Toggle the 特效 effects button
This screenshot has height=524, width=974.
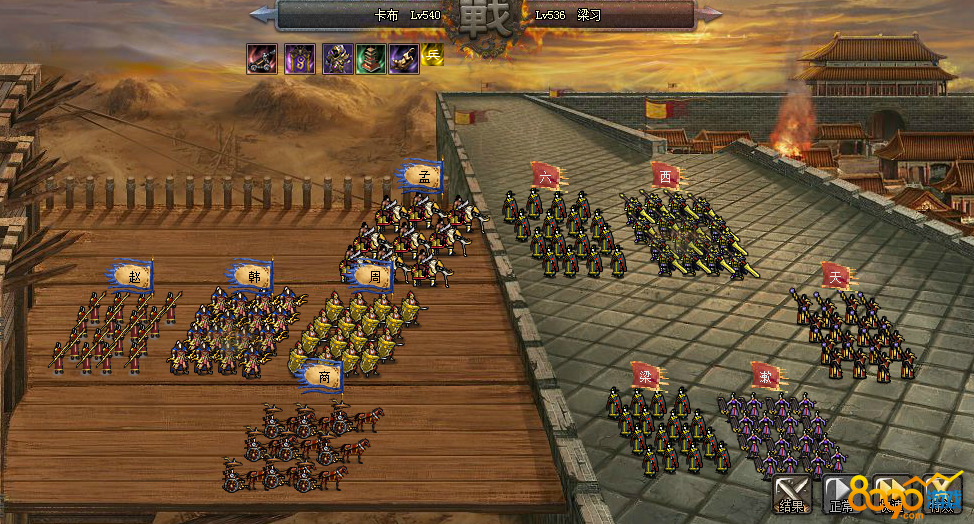click(x=941, y=493)
